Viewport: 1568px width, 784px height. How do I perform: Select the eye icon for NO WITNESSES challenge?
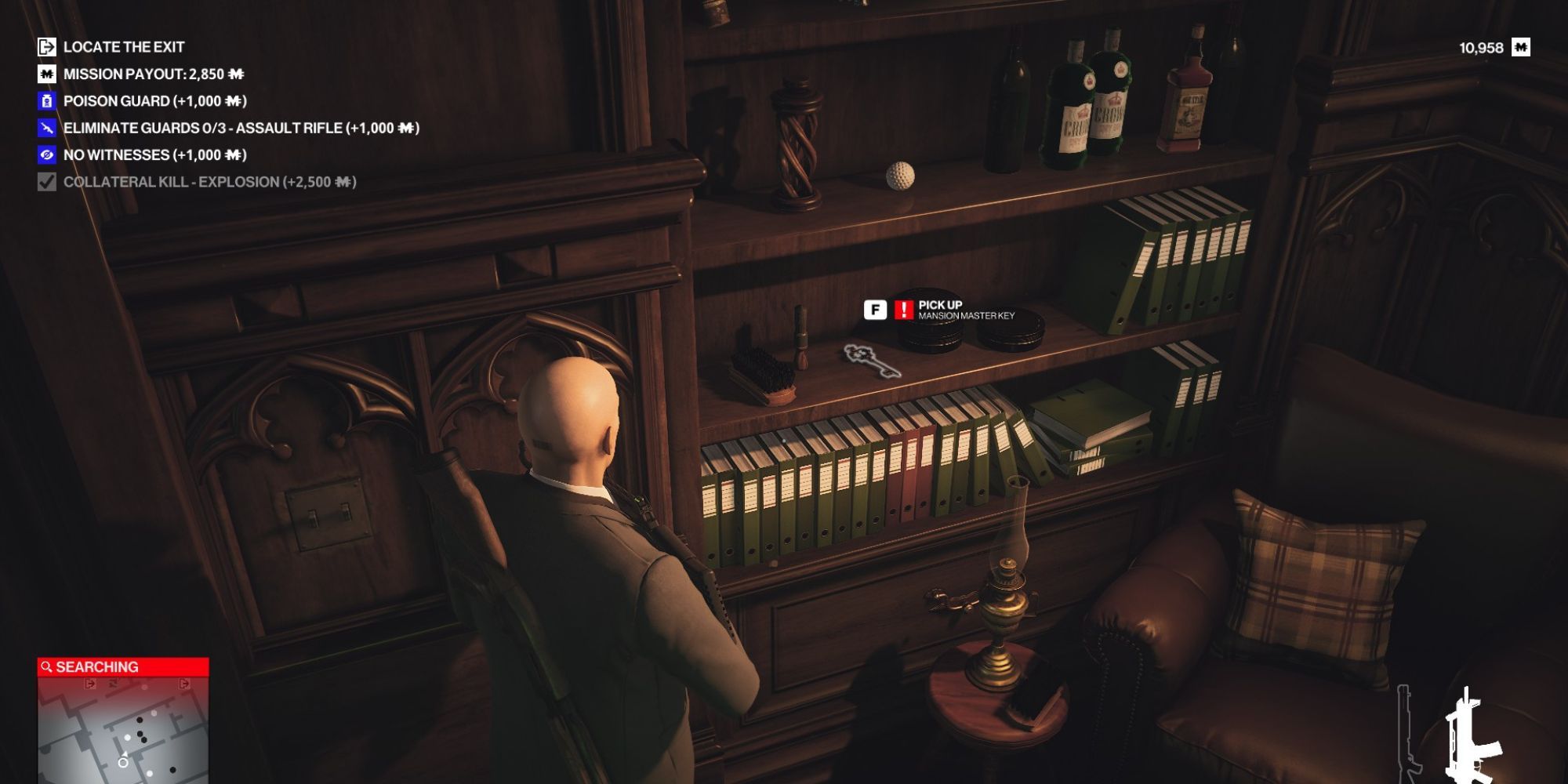click(x=45, y=153)
